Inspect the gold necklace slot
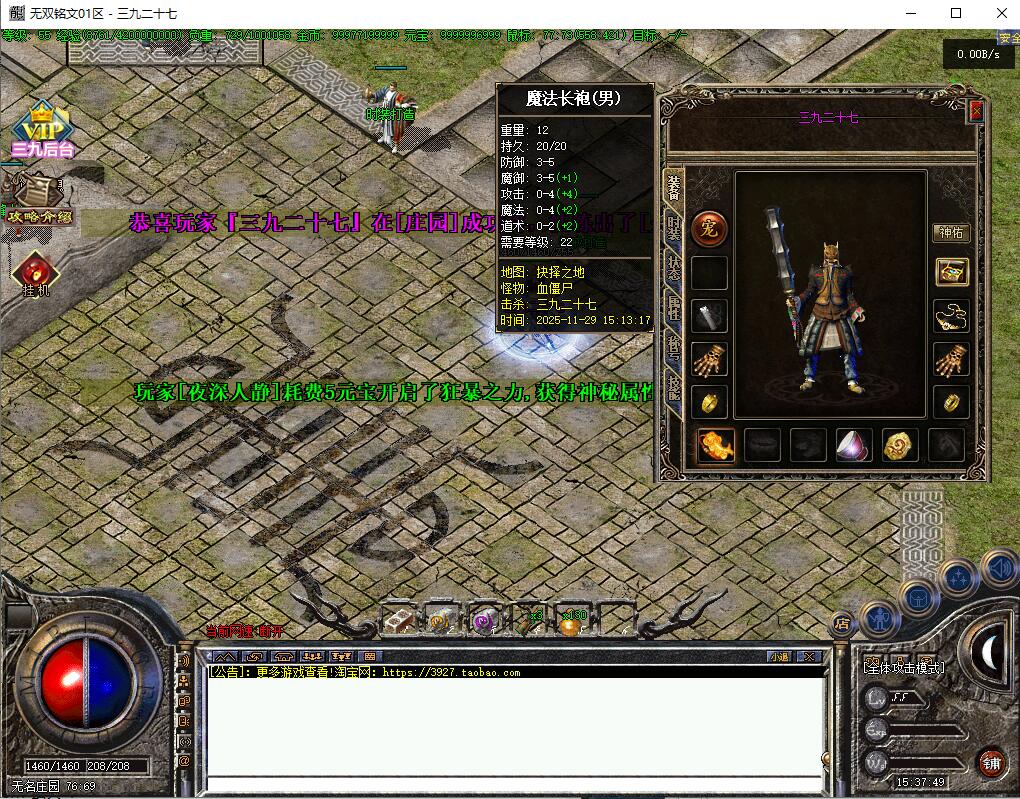1020x799 pixels. click(951, 316)
